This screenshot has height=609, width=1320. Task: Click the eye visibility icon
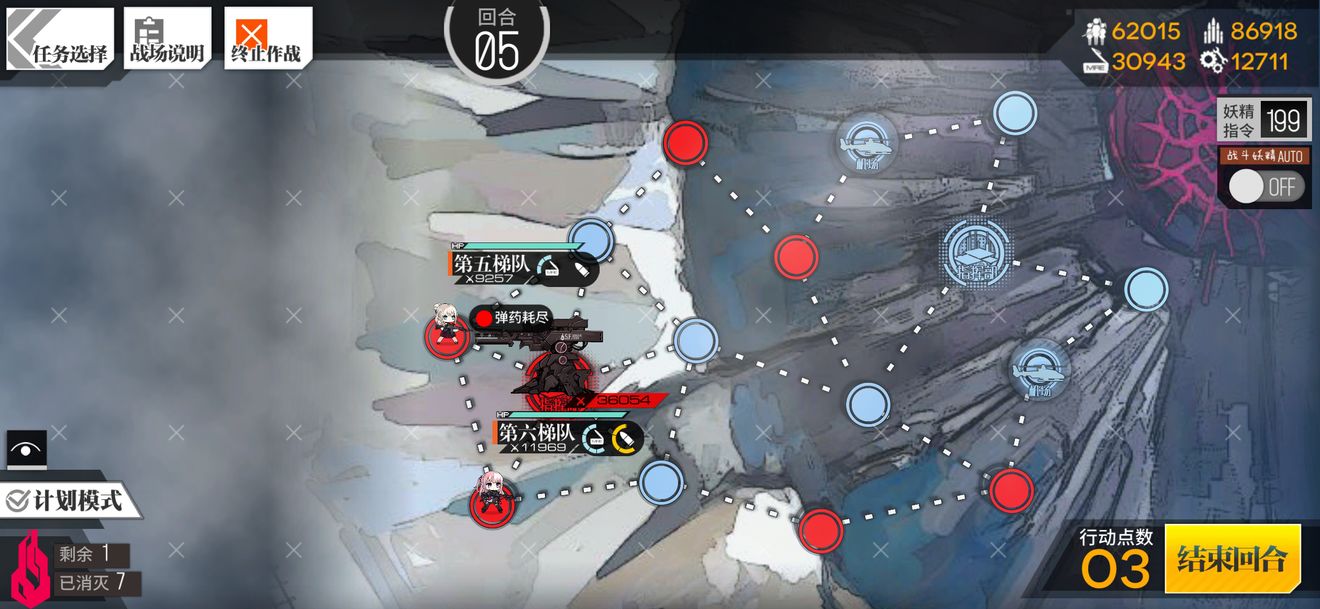click(26, 449)
